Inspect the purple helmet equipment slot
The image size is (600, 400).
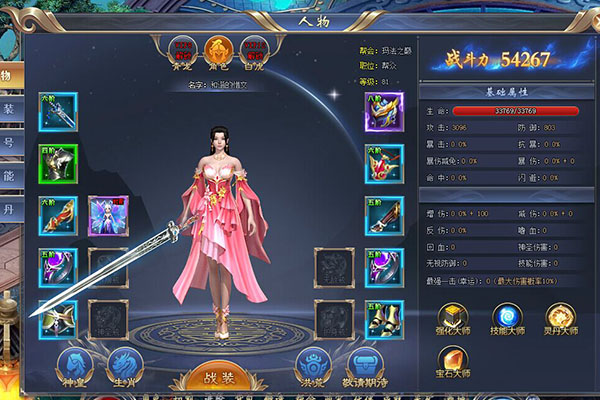(383, 111)
